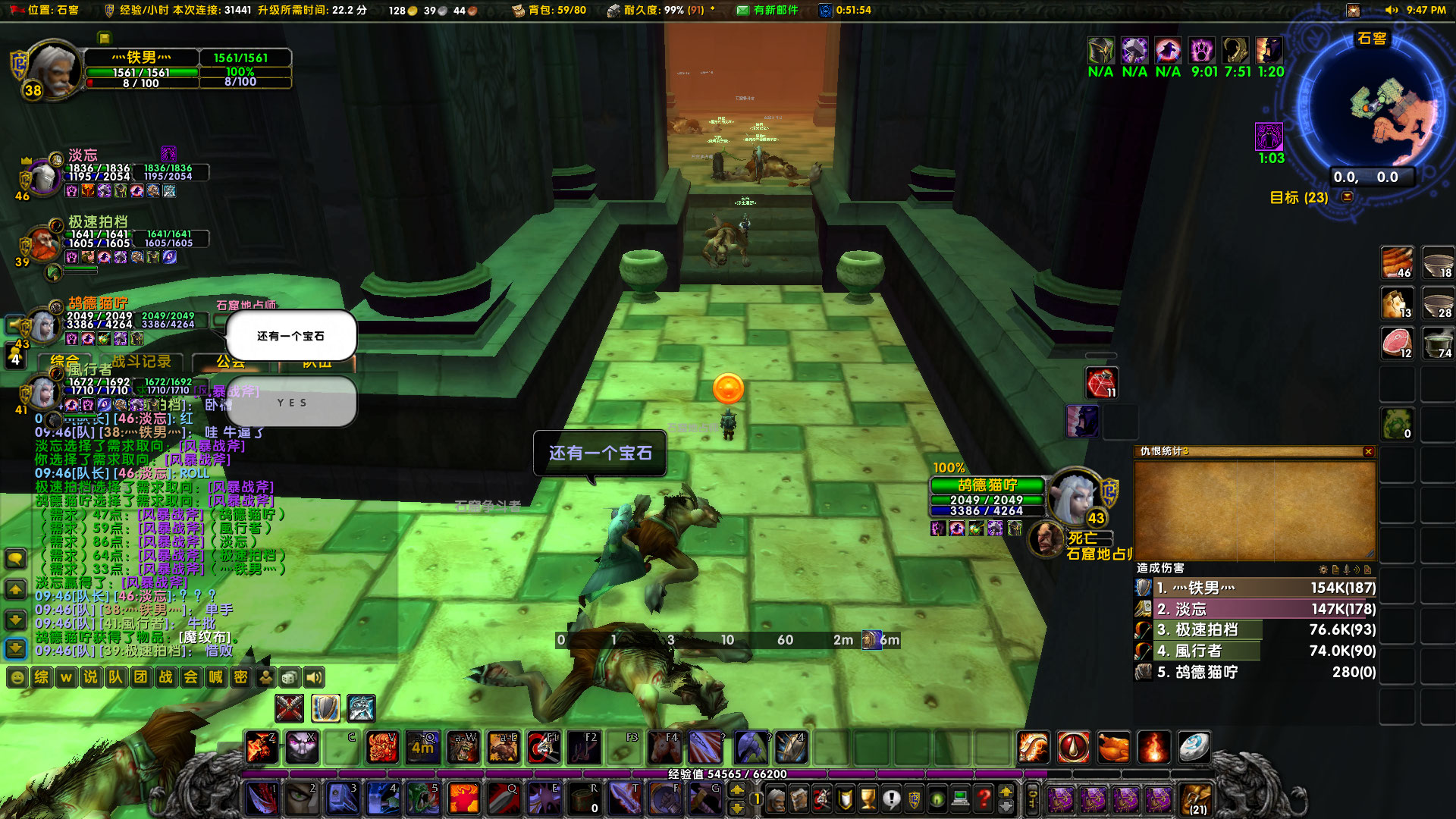The width and height of the screenshot is (1456, 819).
Task: Open the damage meter settings gear
Action: pos(1323,570)
